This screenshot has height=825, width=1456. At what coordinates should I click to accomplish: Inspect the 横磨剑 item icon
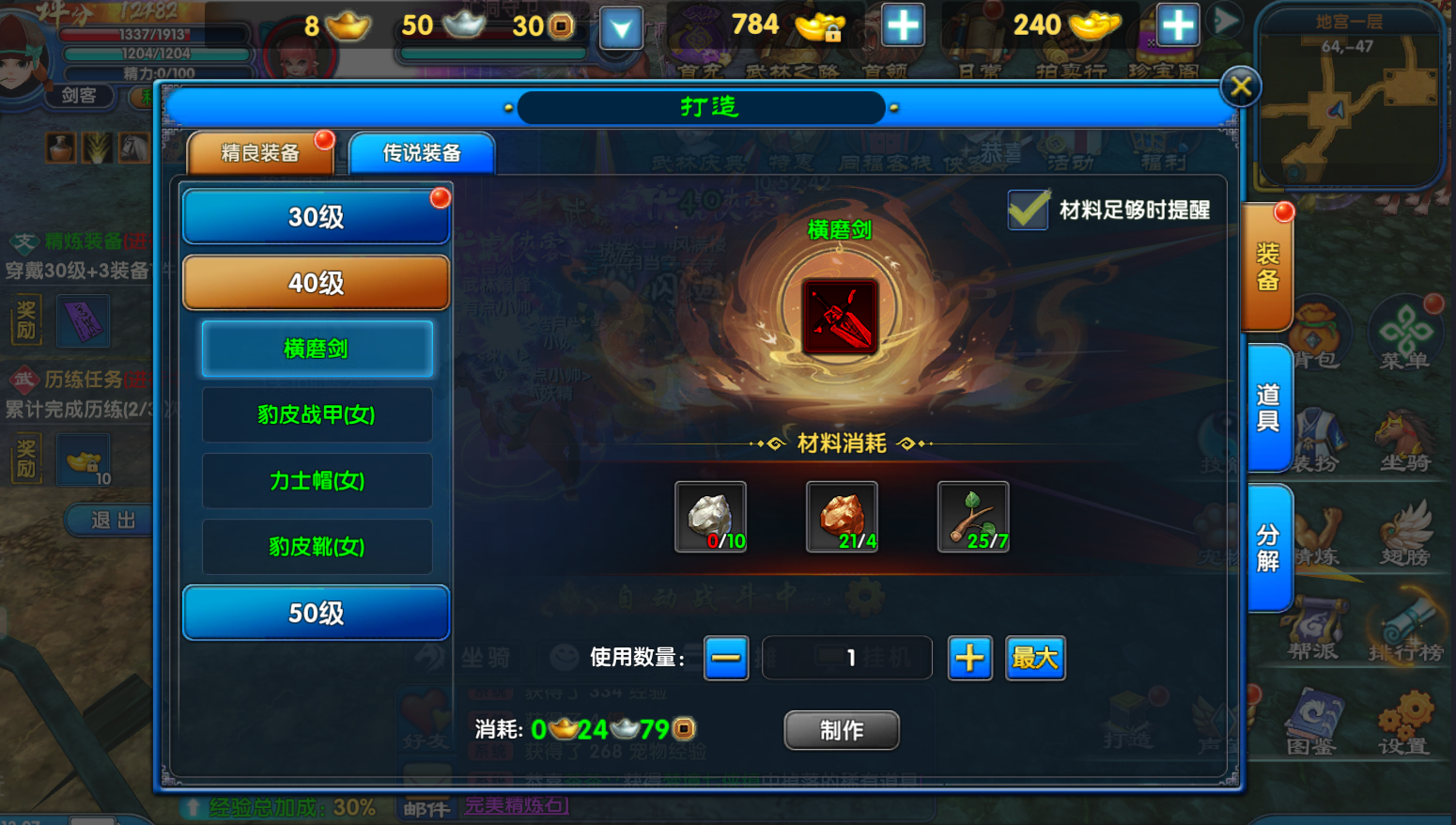[x=840, y=317]
